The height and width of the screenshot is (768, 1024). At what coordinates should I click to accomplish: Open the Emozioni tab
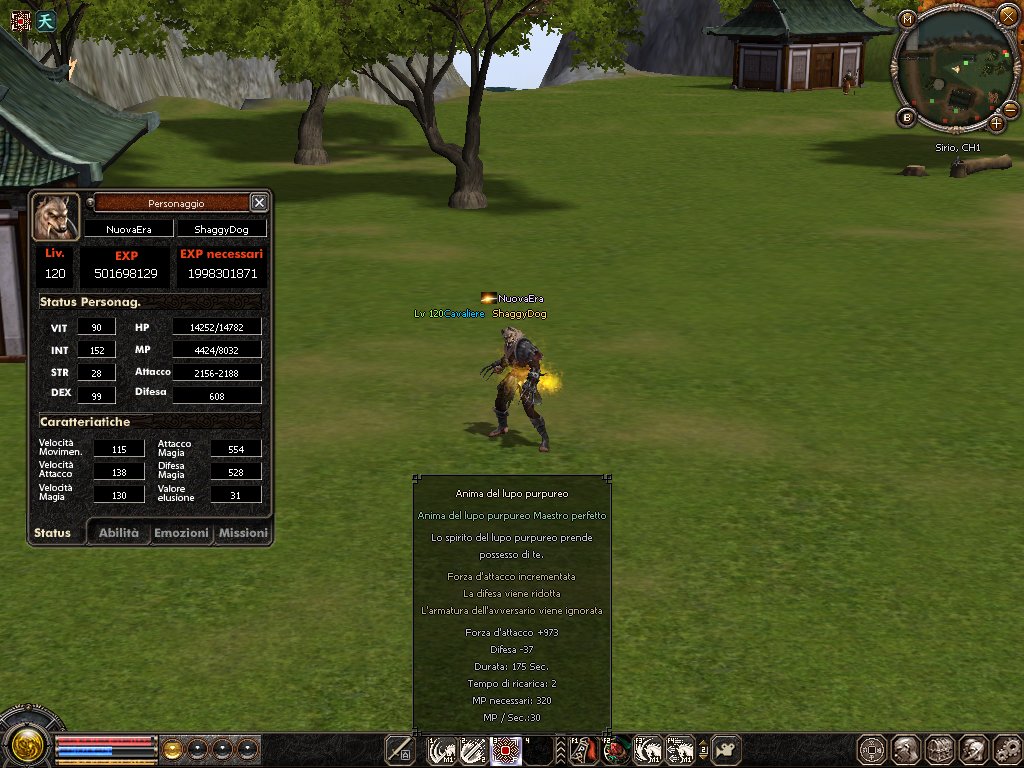coord(181,533)
